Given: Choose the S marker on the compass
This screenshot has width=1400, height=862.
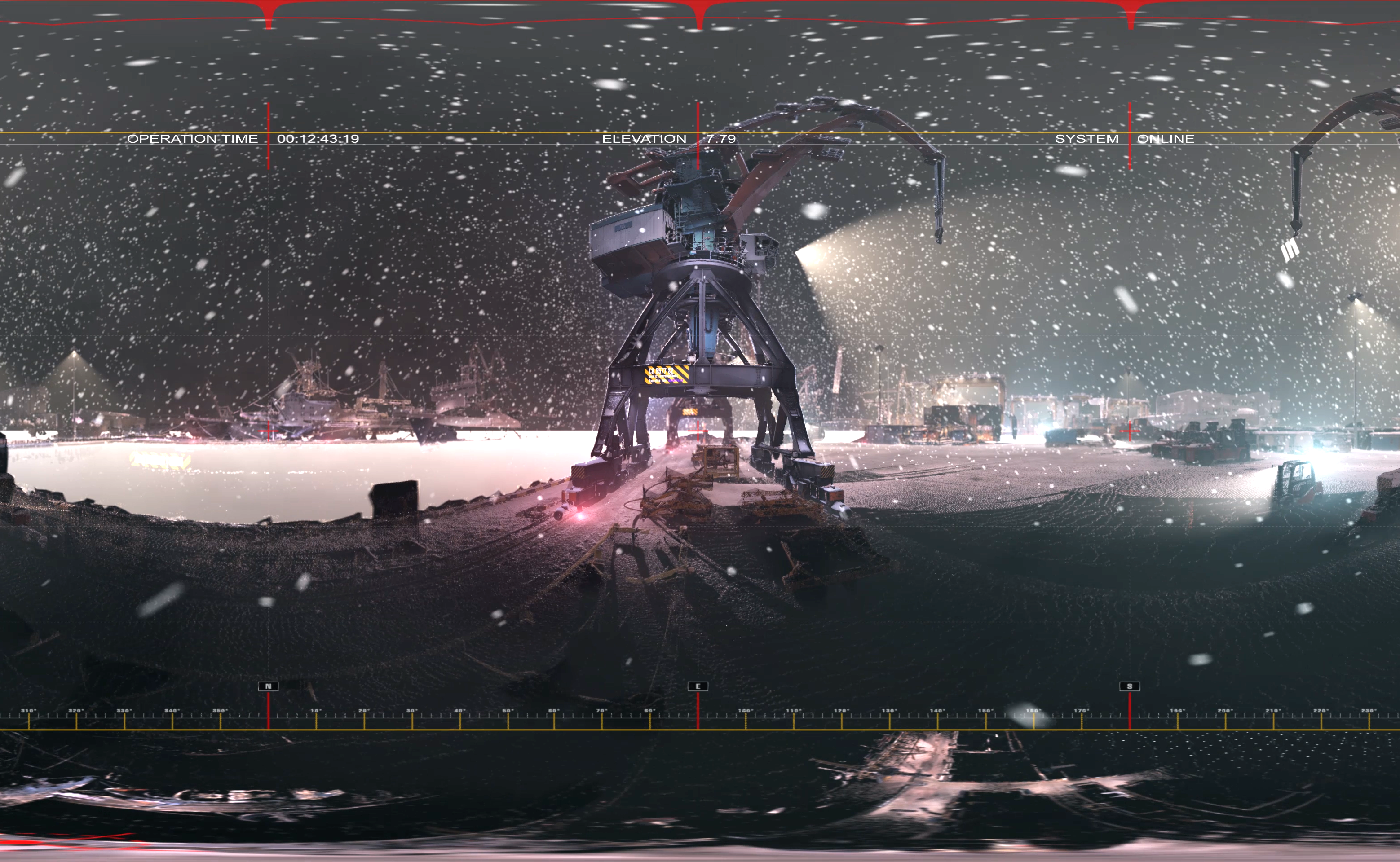Looking at the screenshot, I should pos(1129,686).
